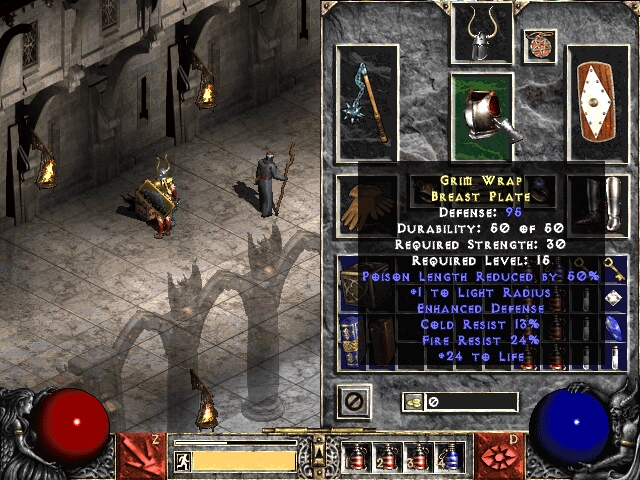Use the first red healing potion in belt
This screenshot has width=640, height=480.
point(357,455)
